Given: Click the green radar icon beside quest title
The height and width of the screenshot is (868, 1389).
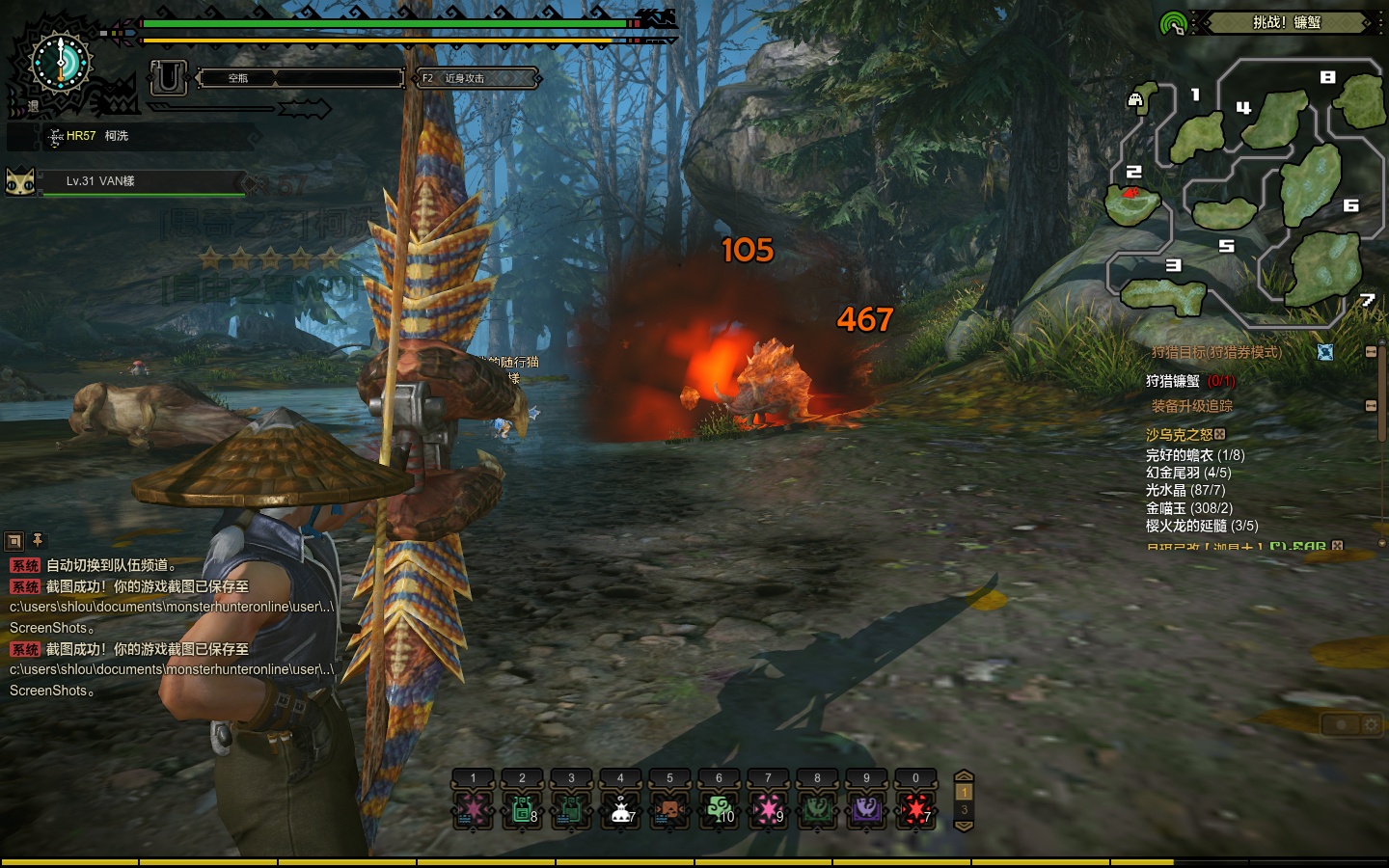Looking at the screenshot, I should pyautogui.click(x=1173, y=23).
